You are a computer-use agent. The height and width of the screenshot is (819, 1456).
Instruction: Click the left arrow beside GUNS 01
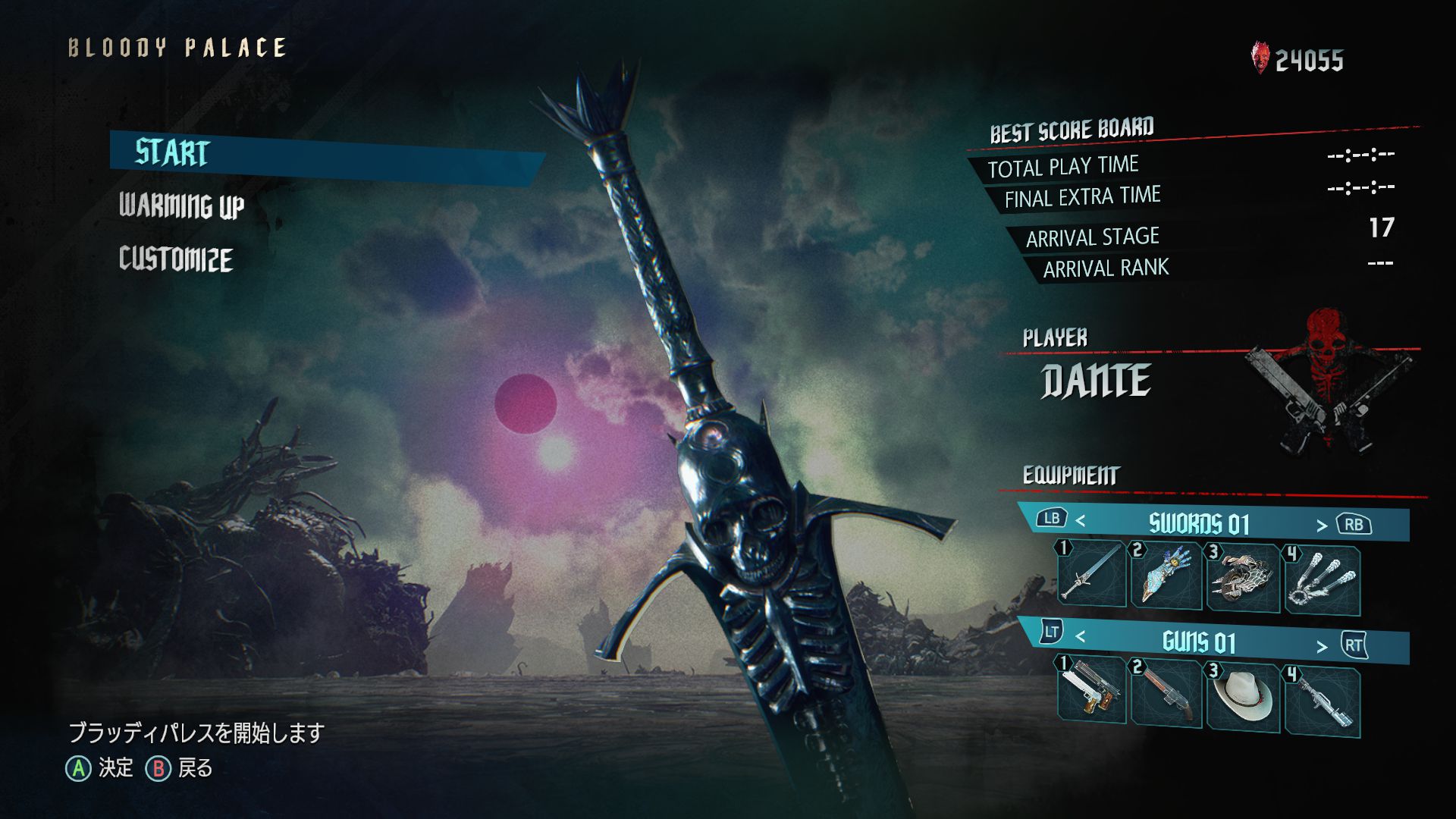1081,637
